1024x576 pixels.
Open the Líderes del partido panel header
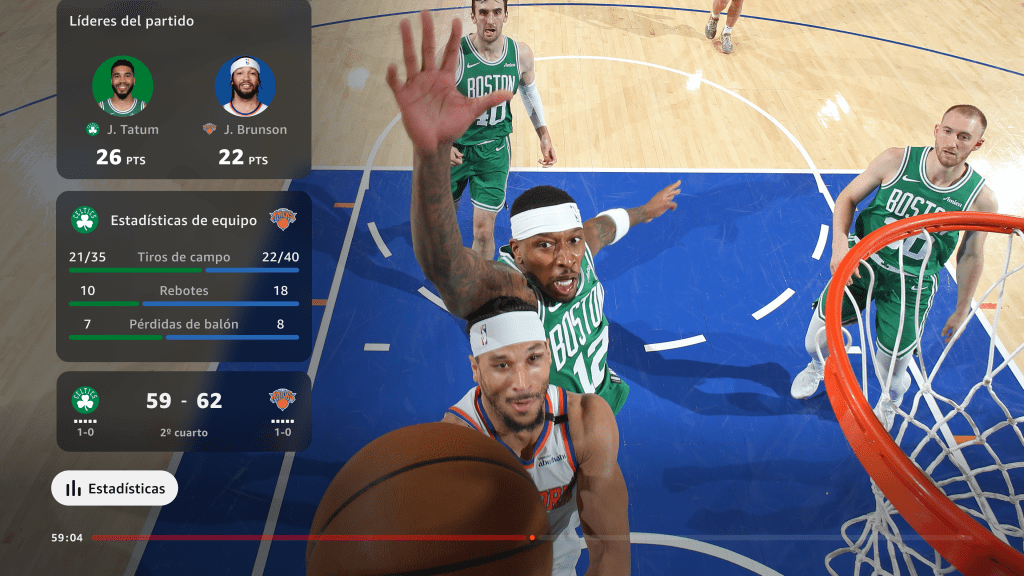point(132,21)
